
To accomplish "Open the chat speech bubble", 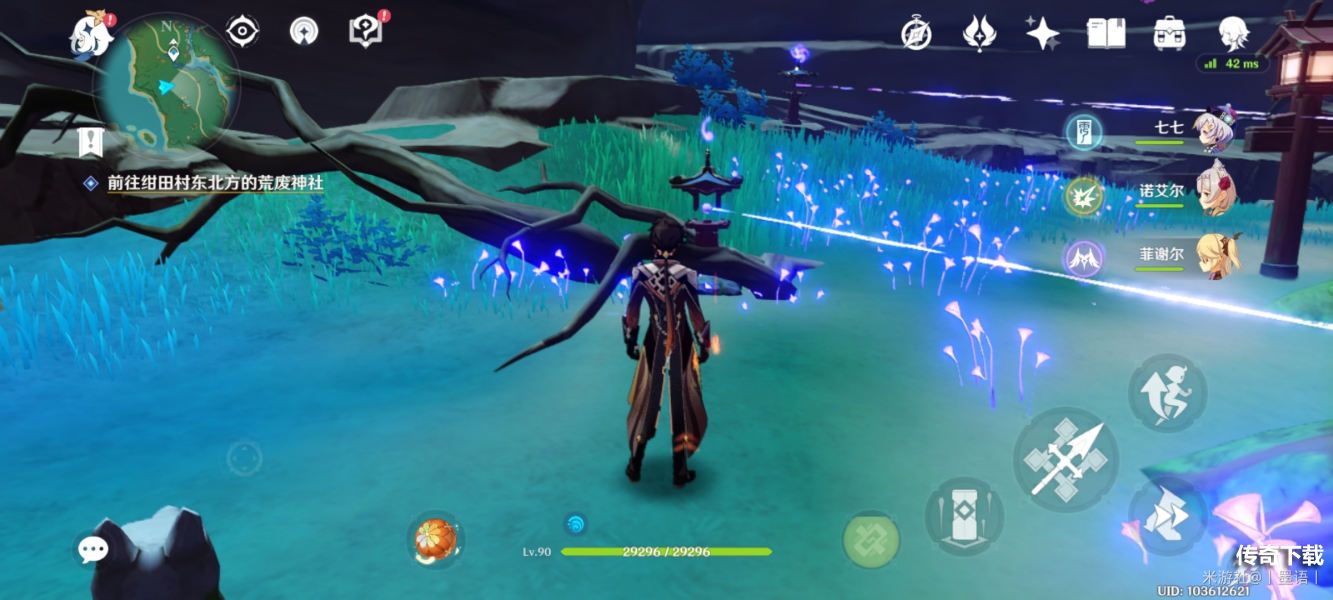I will point(93,548).
